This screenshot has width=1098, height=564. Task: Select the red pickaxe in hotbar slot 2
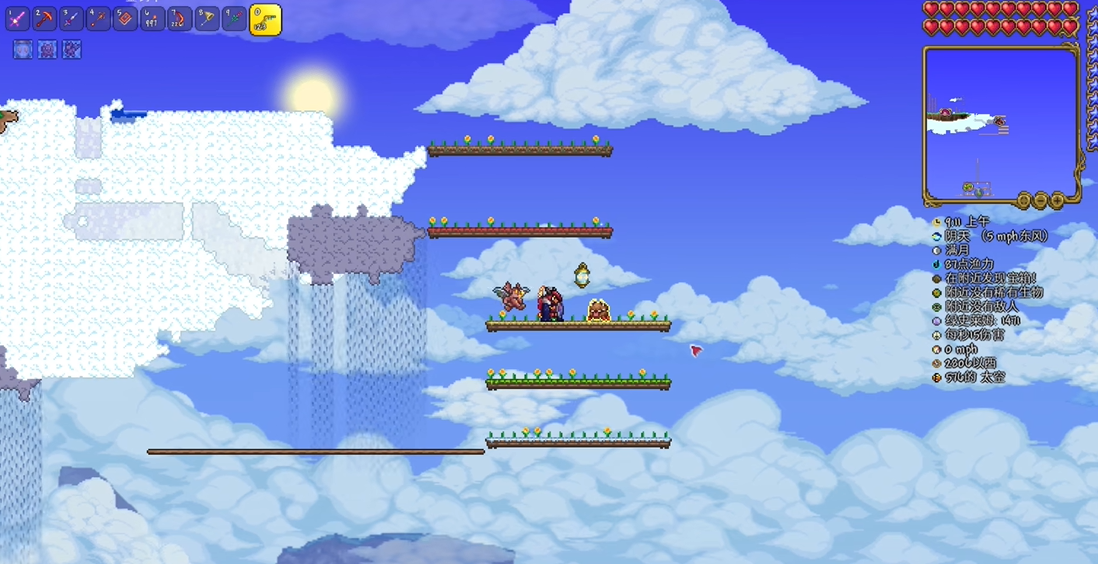(45, 18)
